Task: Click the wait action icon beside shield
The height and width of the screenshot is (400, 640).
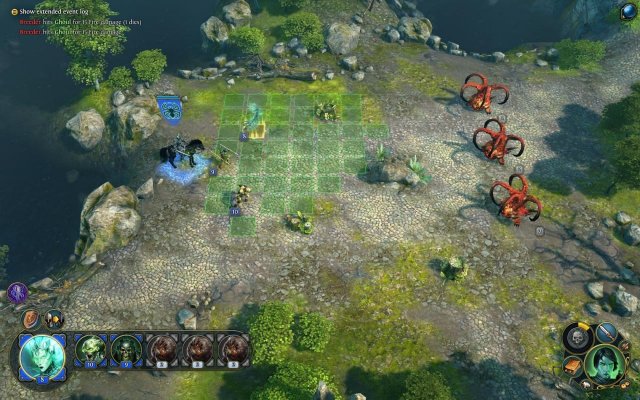Action: pos(54,319)
